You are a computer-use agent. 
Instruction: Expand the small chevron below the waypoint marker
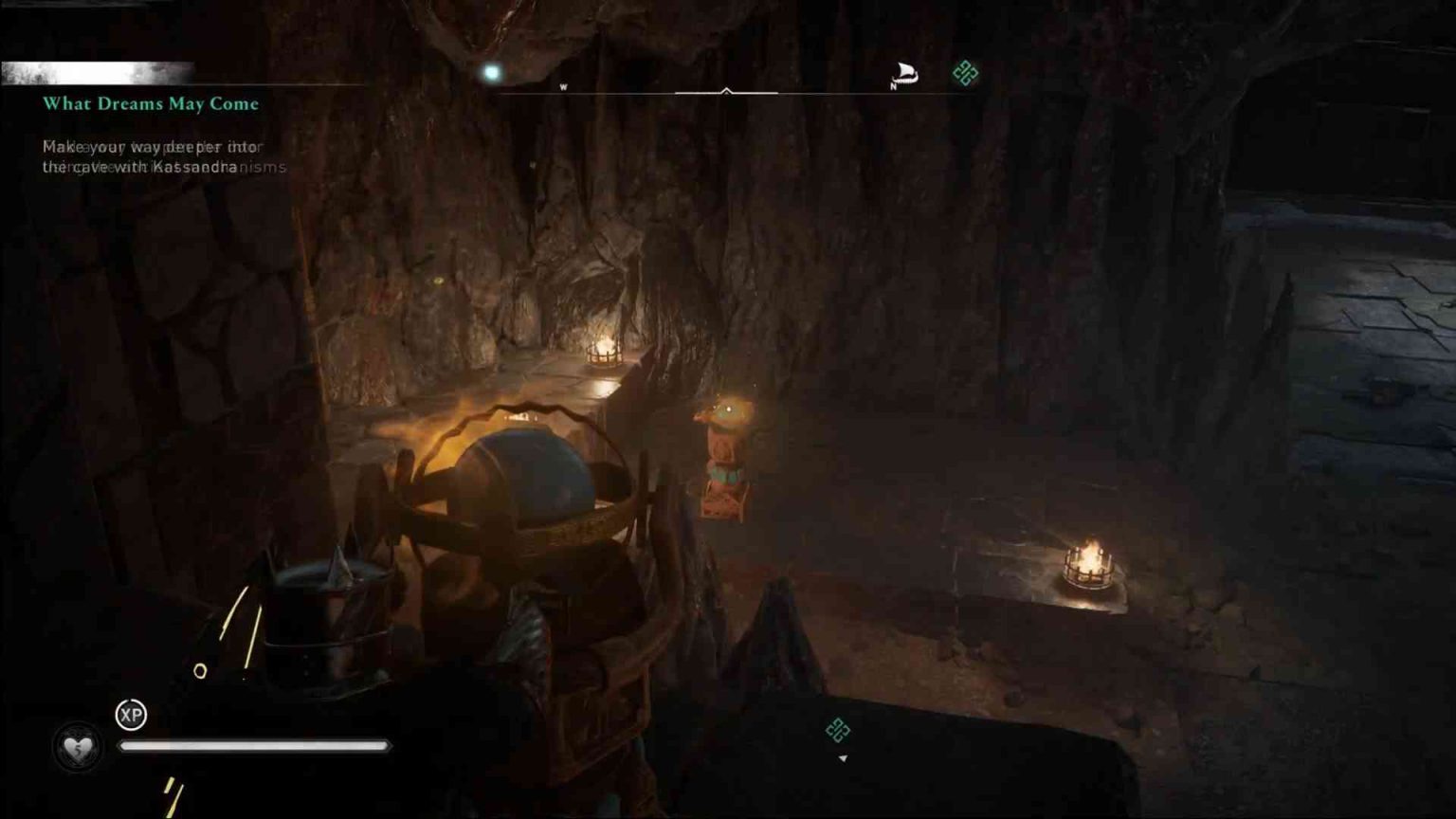[842, 758]
